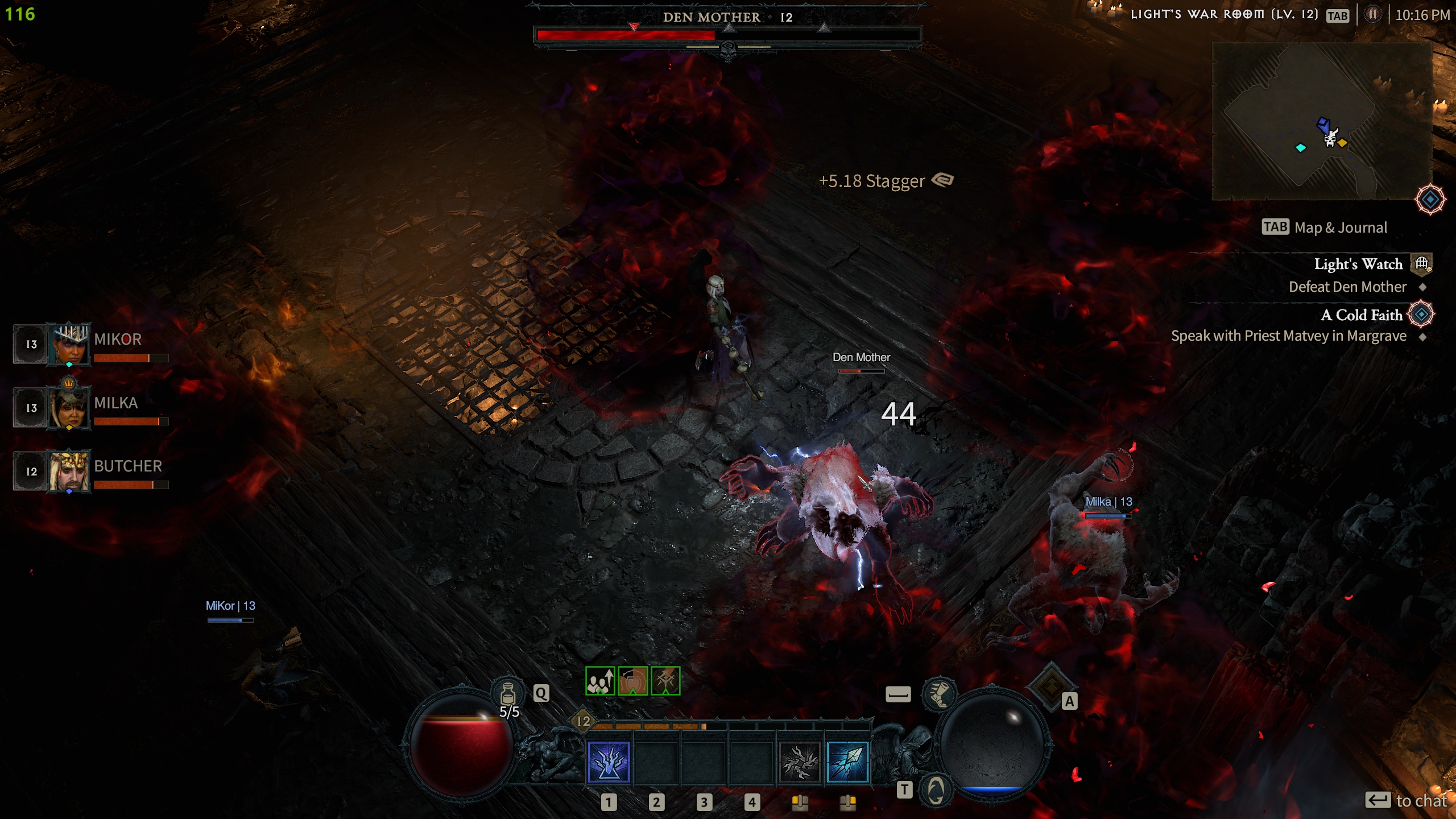Click the round icon beside the clock
Screen dimensions: 1456x819
click(1372, 15)
